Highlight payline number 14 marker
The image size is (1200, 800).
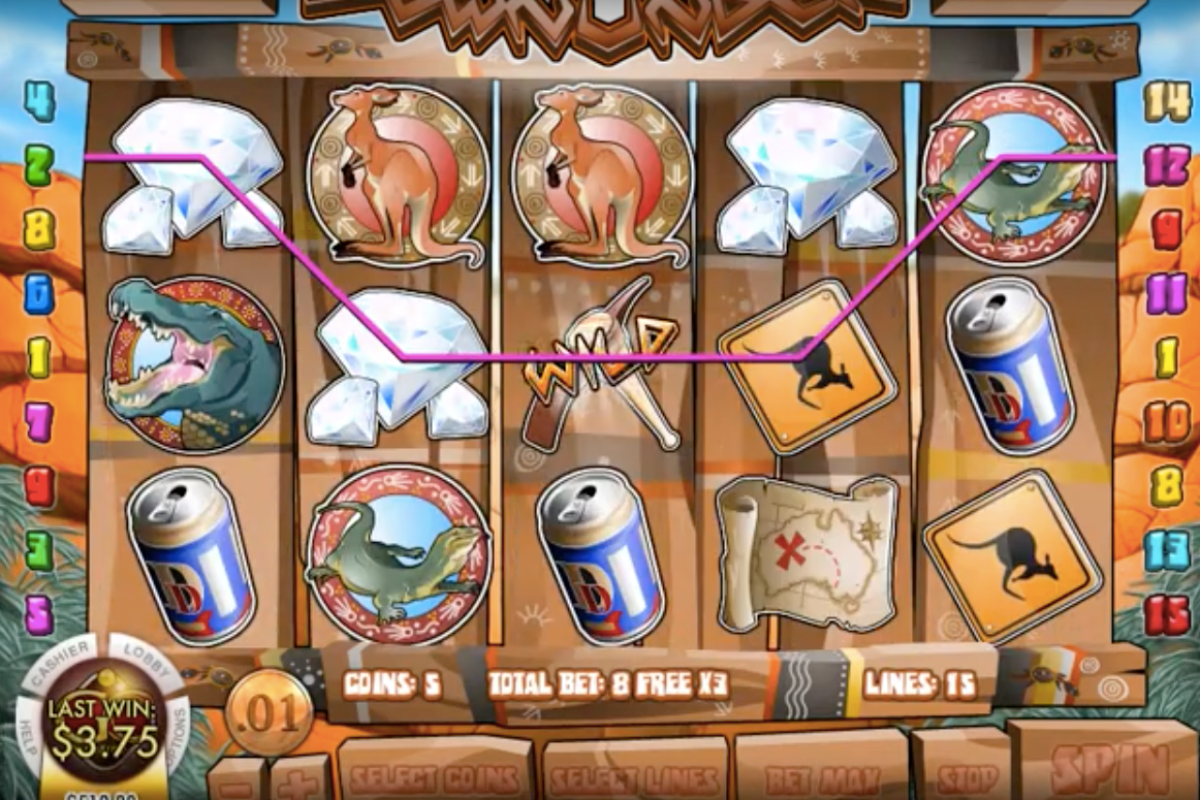pyautogui.click(x=1167, y=102)
